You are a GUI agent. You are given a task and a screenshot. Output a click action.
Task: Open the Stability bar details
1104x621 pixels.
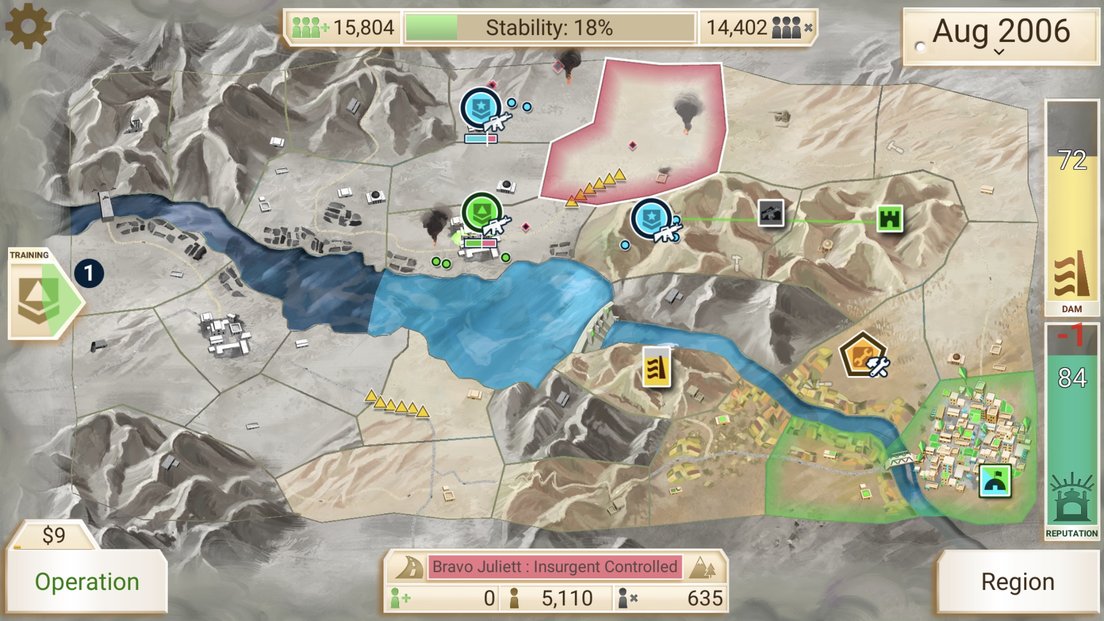(x=549, y=27)
